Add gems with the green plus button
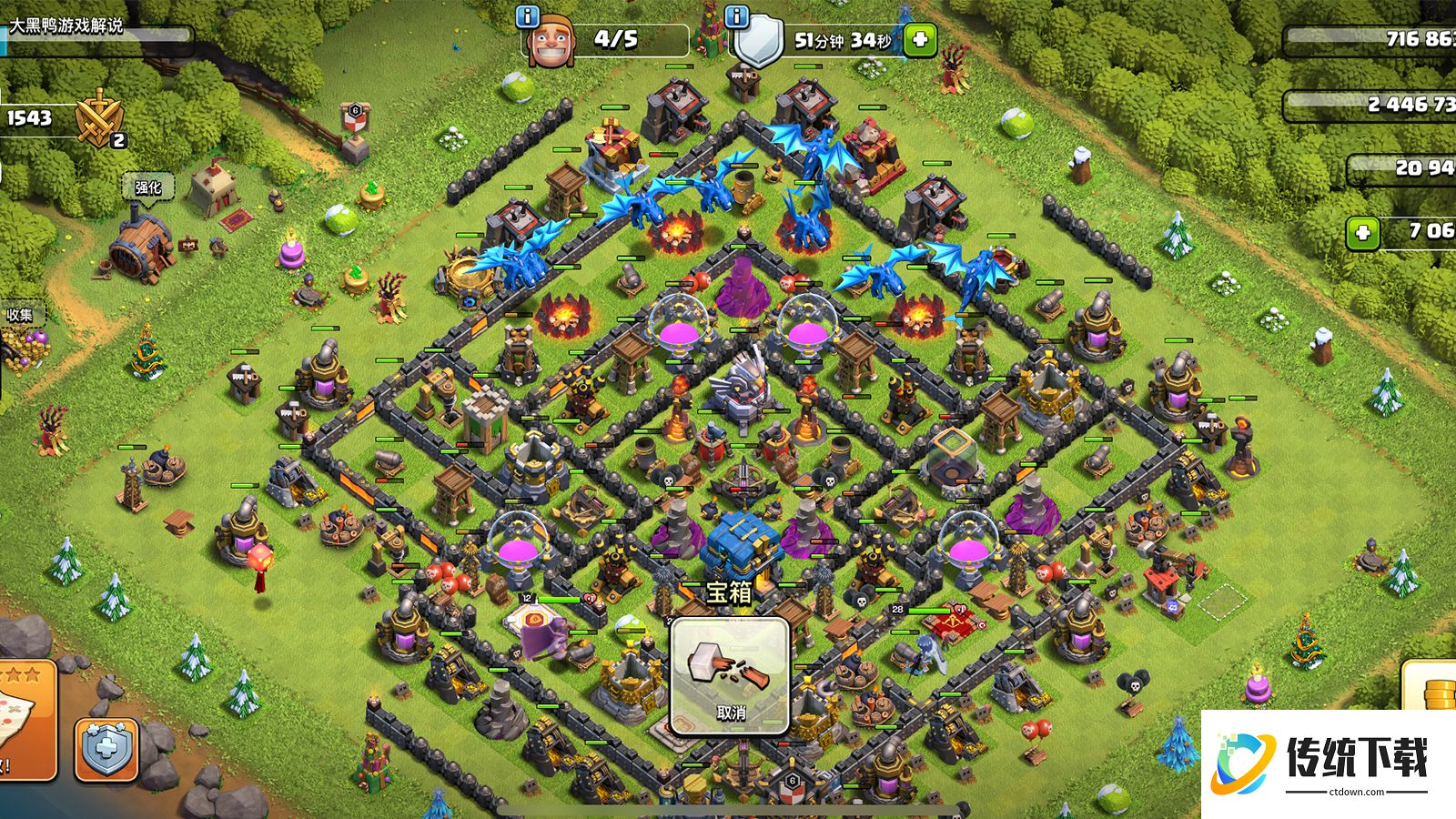Screen dimensions: 1456x819 point(1363,233)
